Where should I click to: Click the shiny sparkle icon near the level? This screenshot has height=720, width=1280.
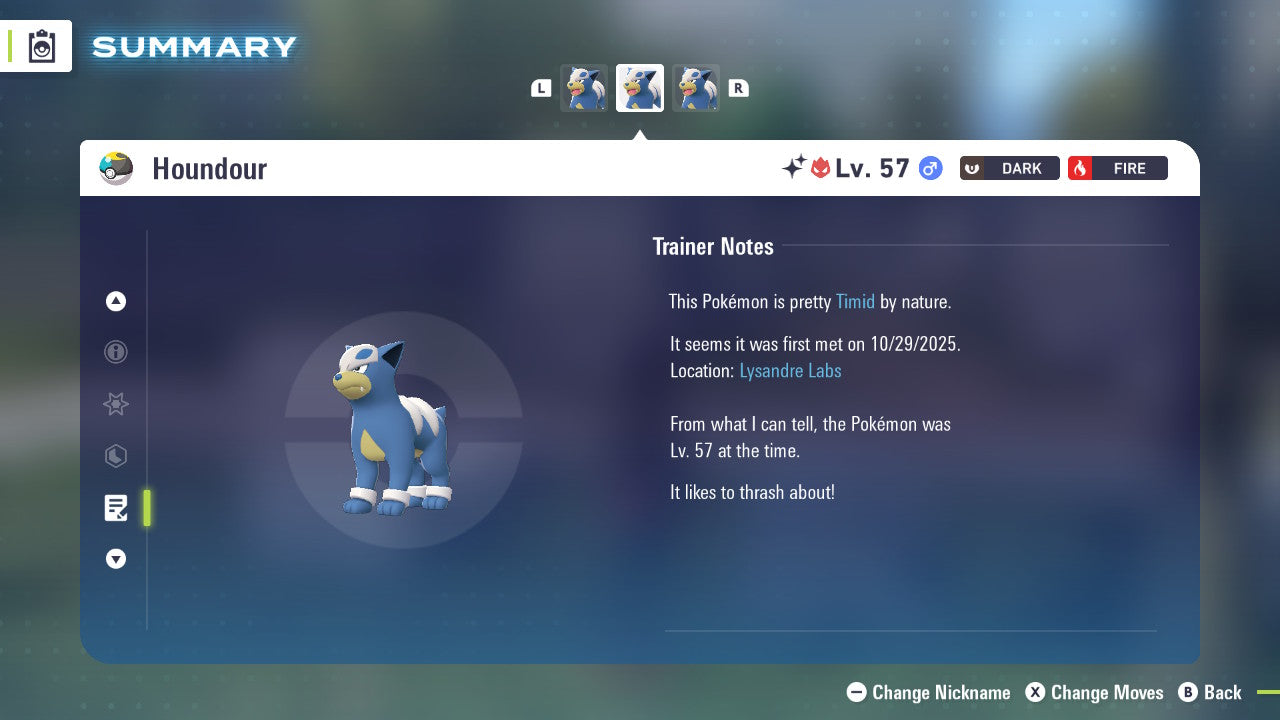790,167
